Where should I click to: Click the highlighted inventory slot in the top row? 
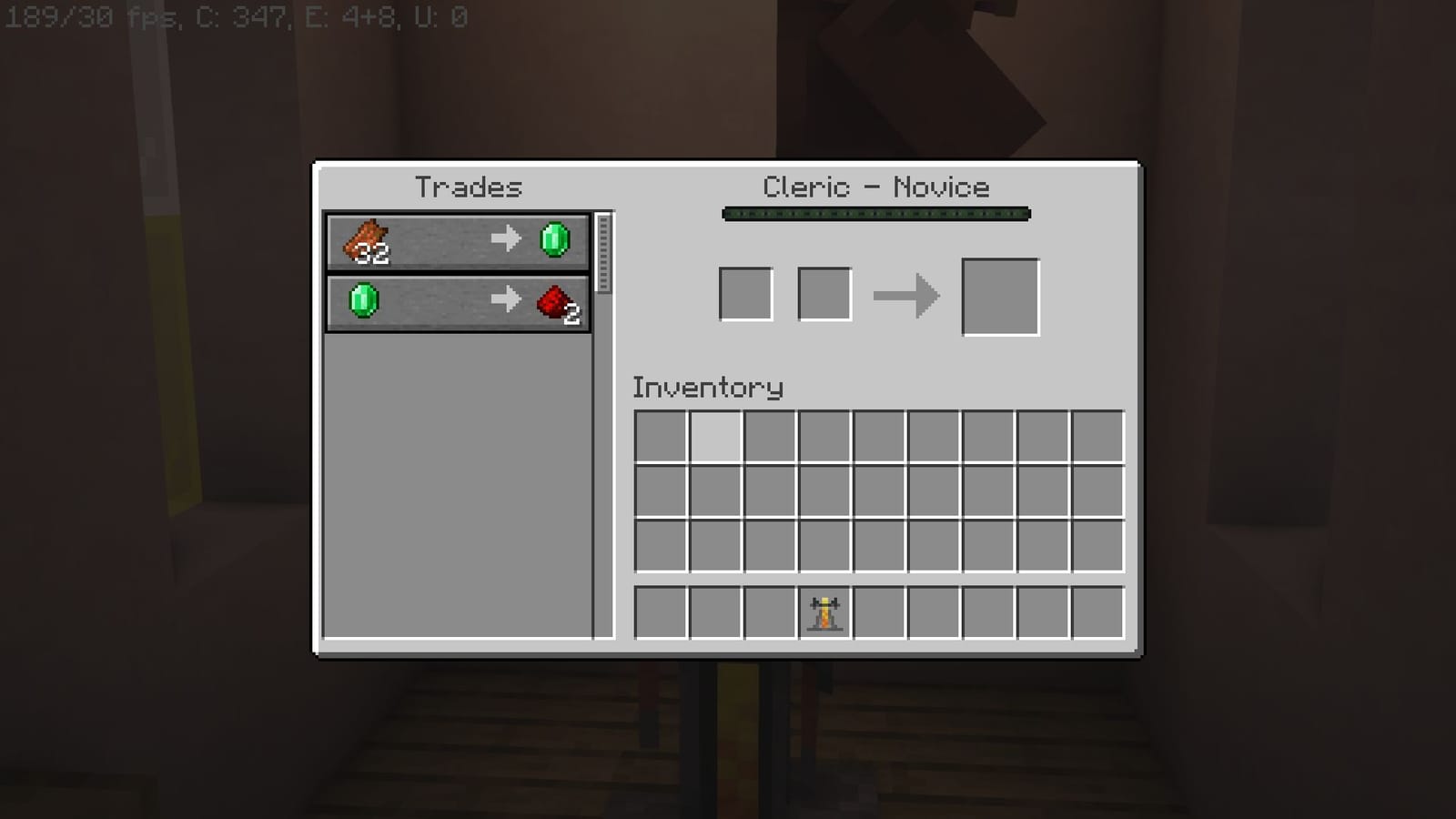coord(716,438)
